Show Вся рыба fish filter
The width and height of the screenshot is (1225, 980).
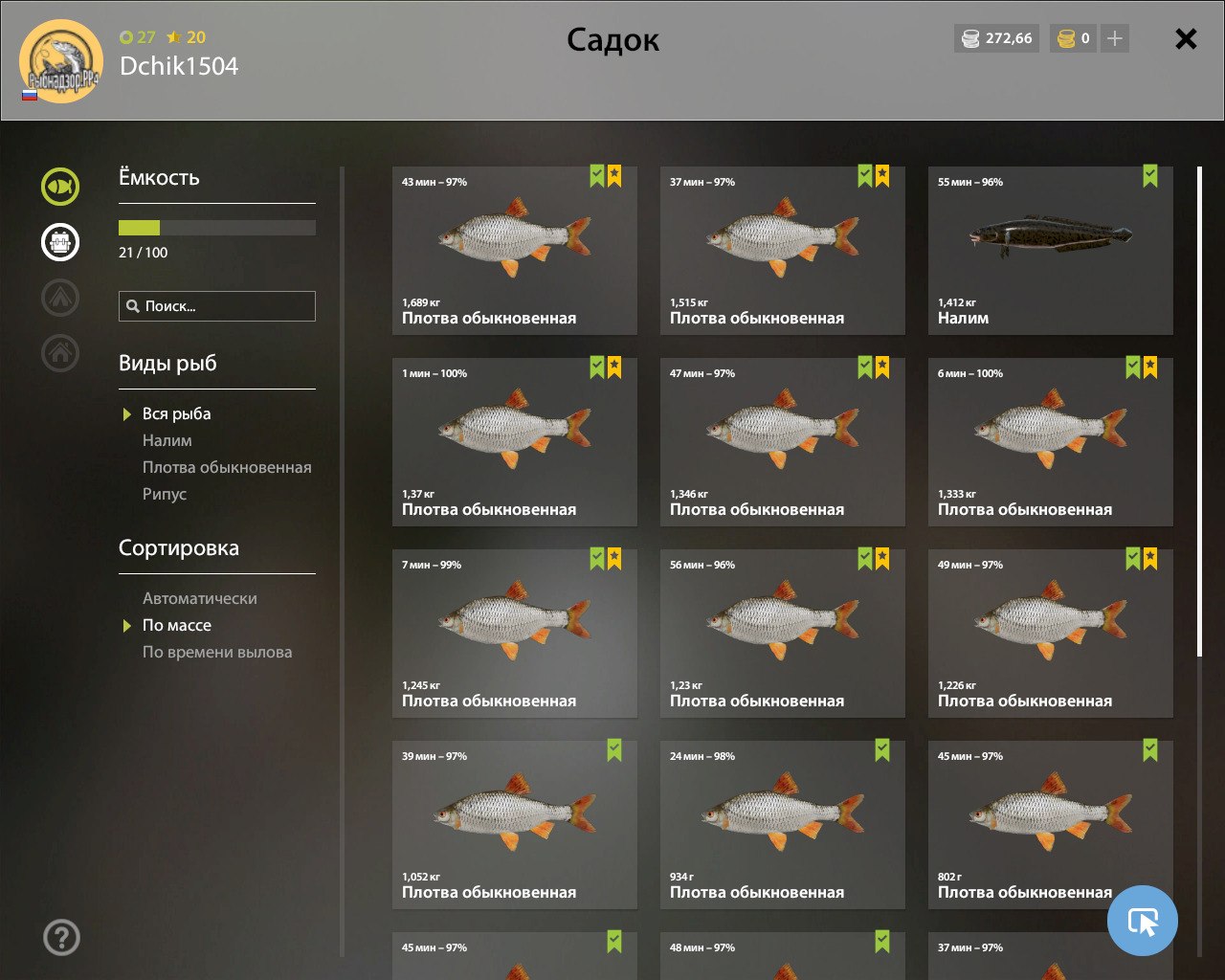pyautogui.click(x=176, y=413)
